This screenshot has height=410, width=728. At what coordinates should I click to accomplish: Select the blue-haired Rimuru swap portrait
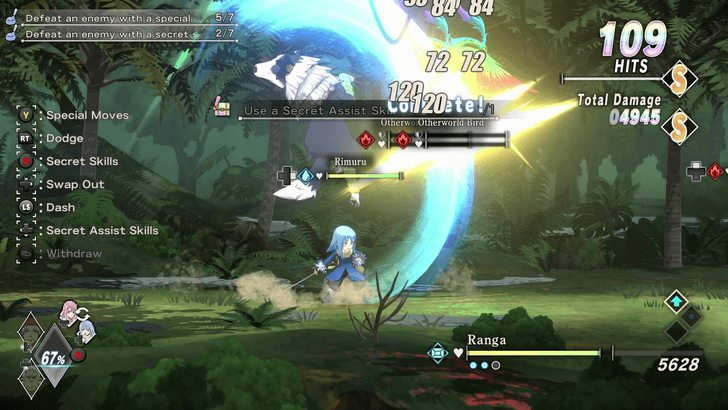pyautogui.click(x=87, y=330)
